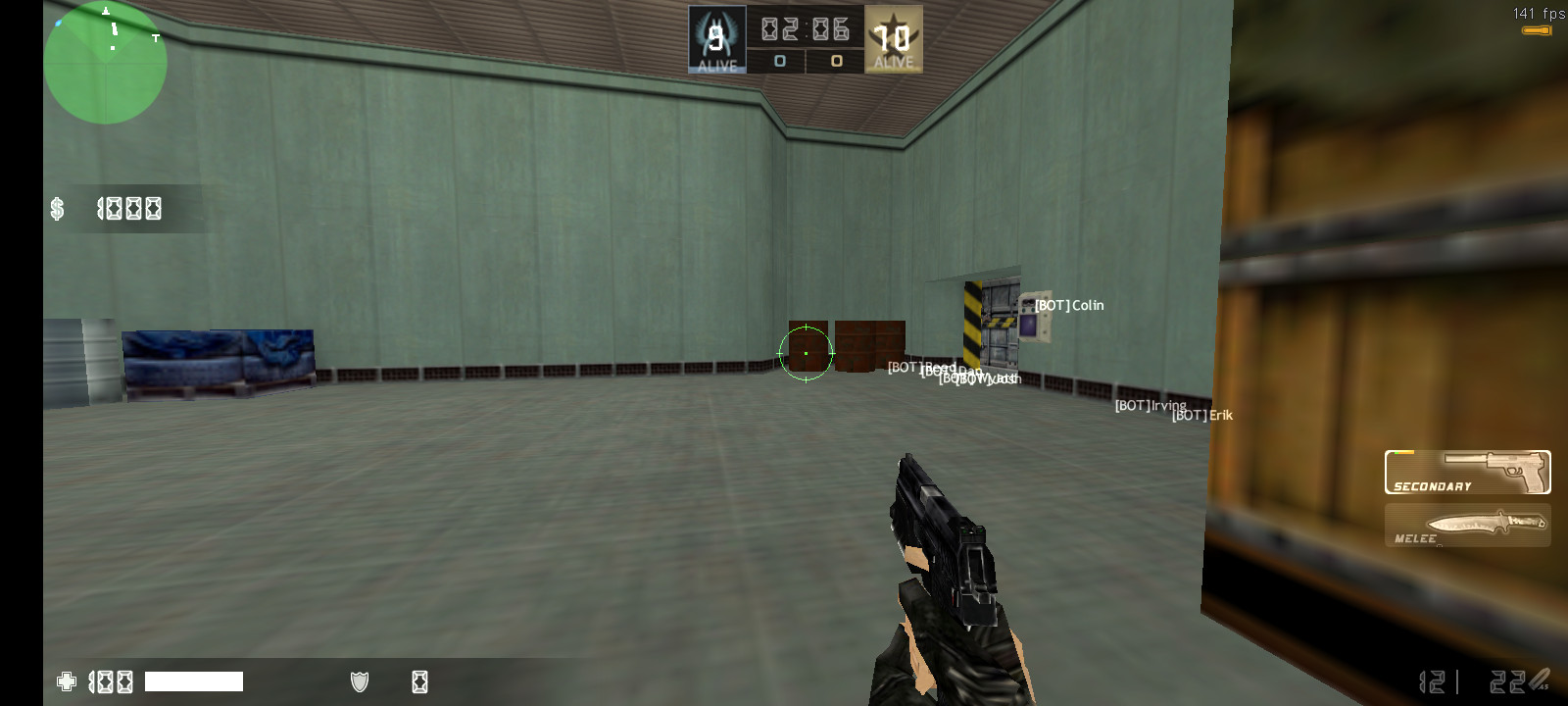
Task: Click the health cross icon
Action: click(66, 681)
